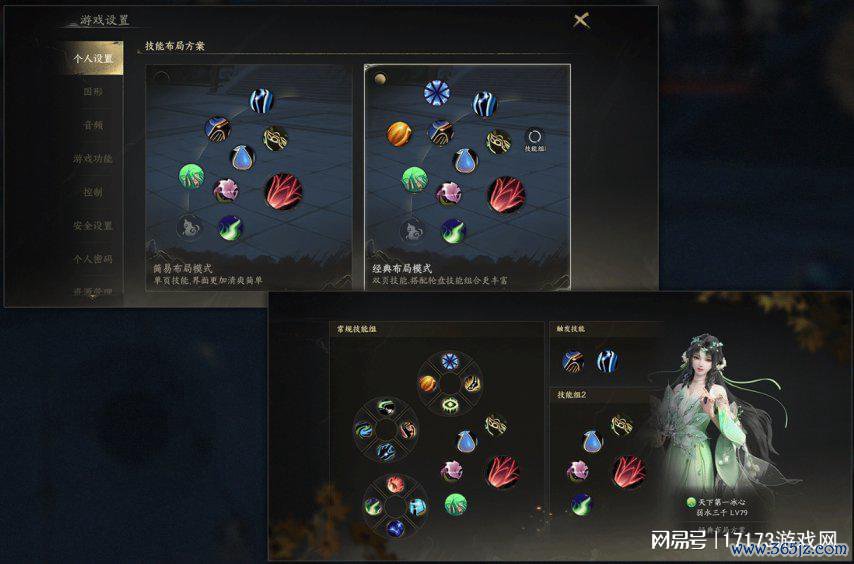Open the 音频 audio settings
854x564 pixels.
click(x=93, y=126)
